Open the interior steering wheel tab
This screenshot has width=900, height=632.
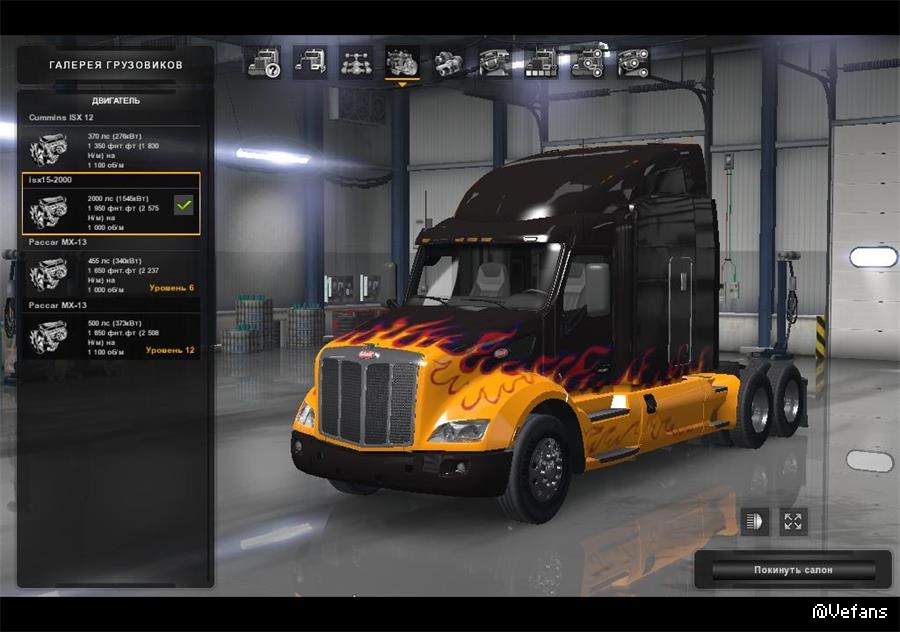point(494,63)
